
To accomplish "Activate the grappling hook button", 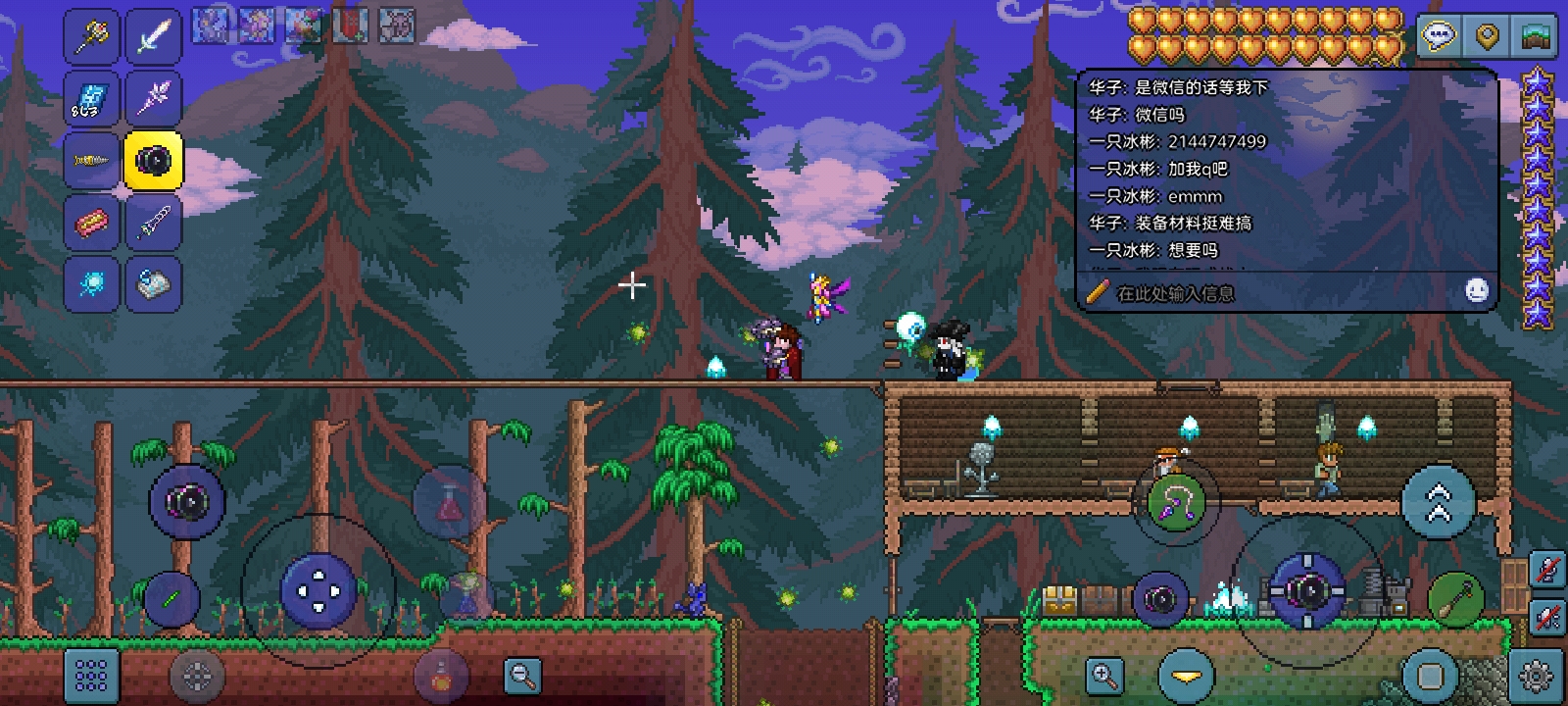I will coord(1176,502).
